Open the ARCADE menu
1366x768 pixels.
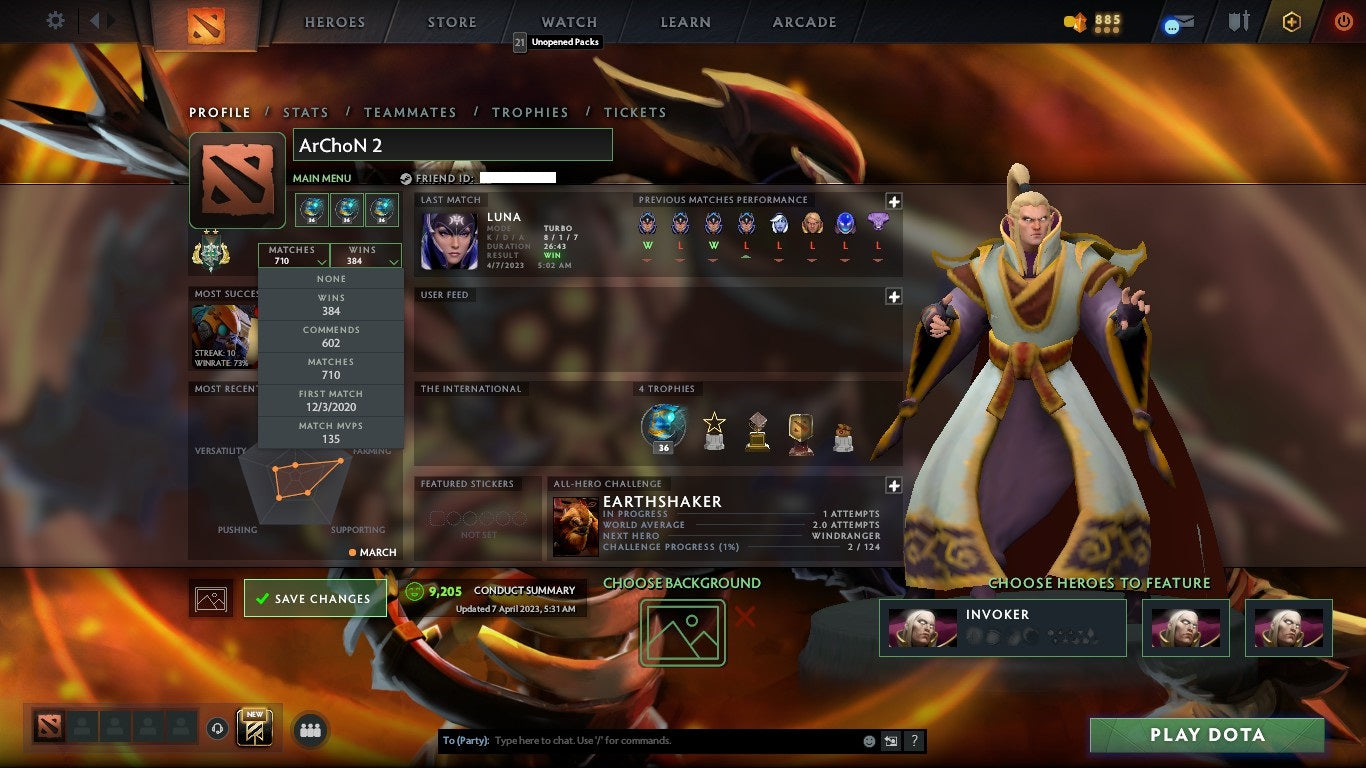[x=803, y=21]
